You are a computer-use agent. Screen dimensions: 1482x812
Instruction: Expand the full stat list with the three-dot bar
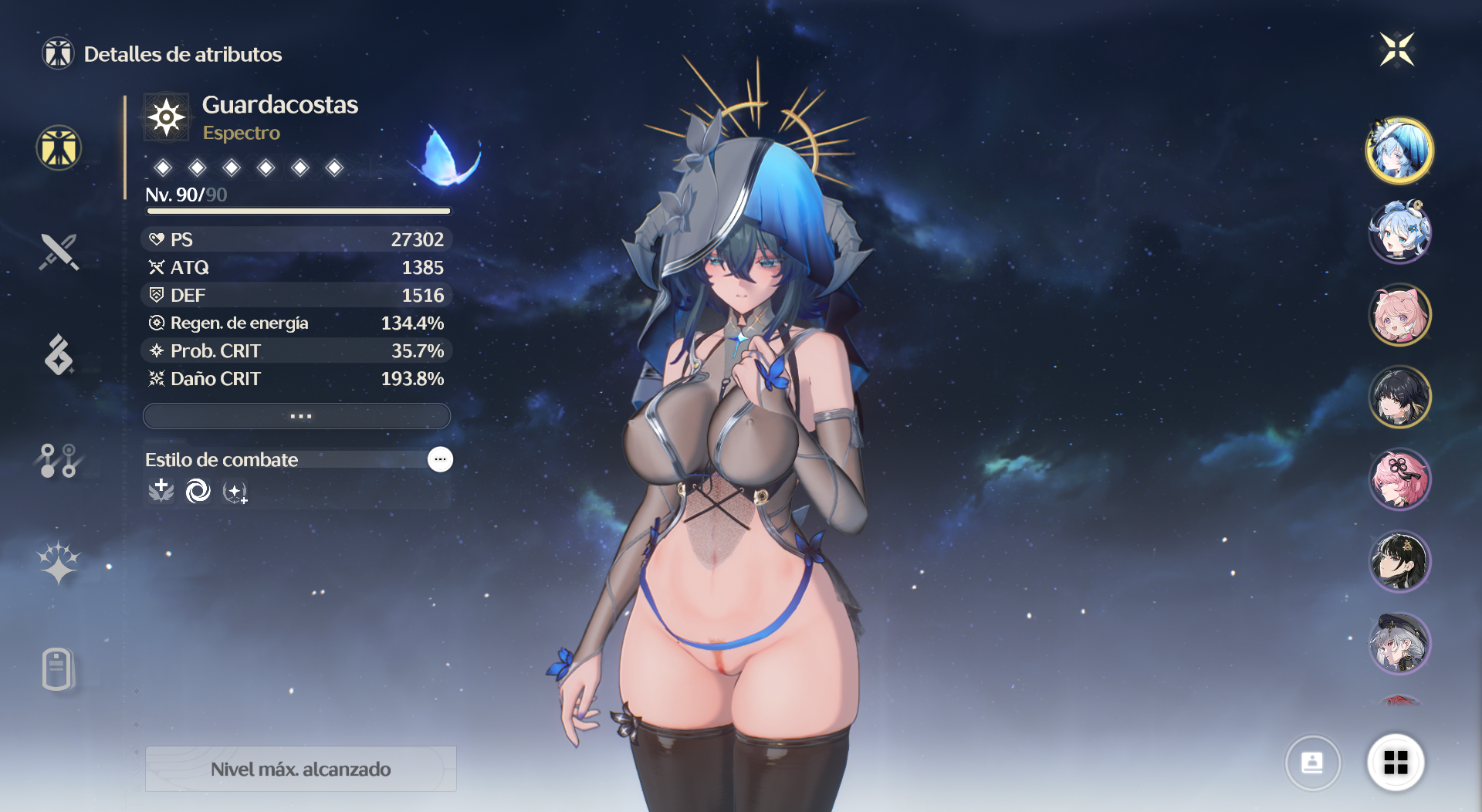tap(296, 416)
